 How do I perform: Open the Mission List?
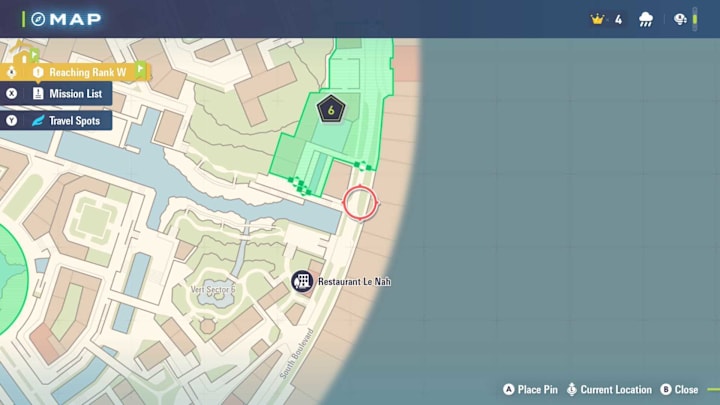65,94
